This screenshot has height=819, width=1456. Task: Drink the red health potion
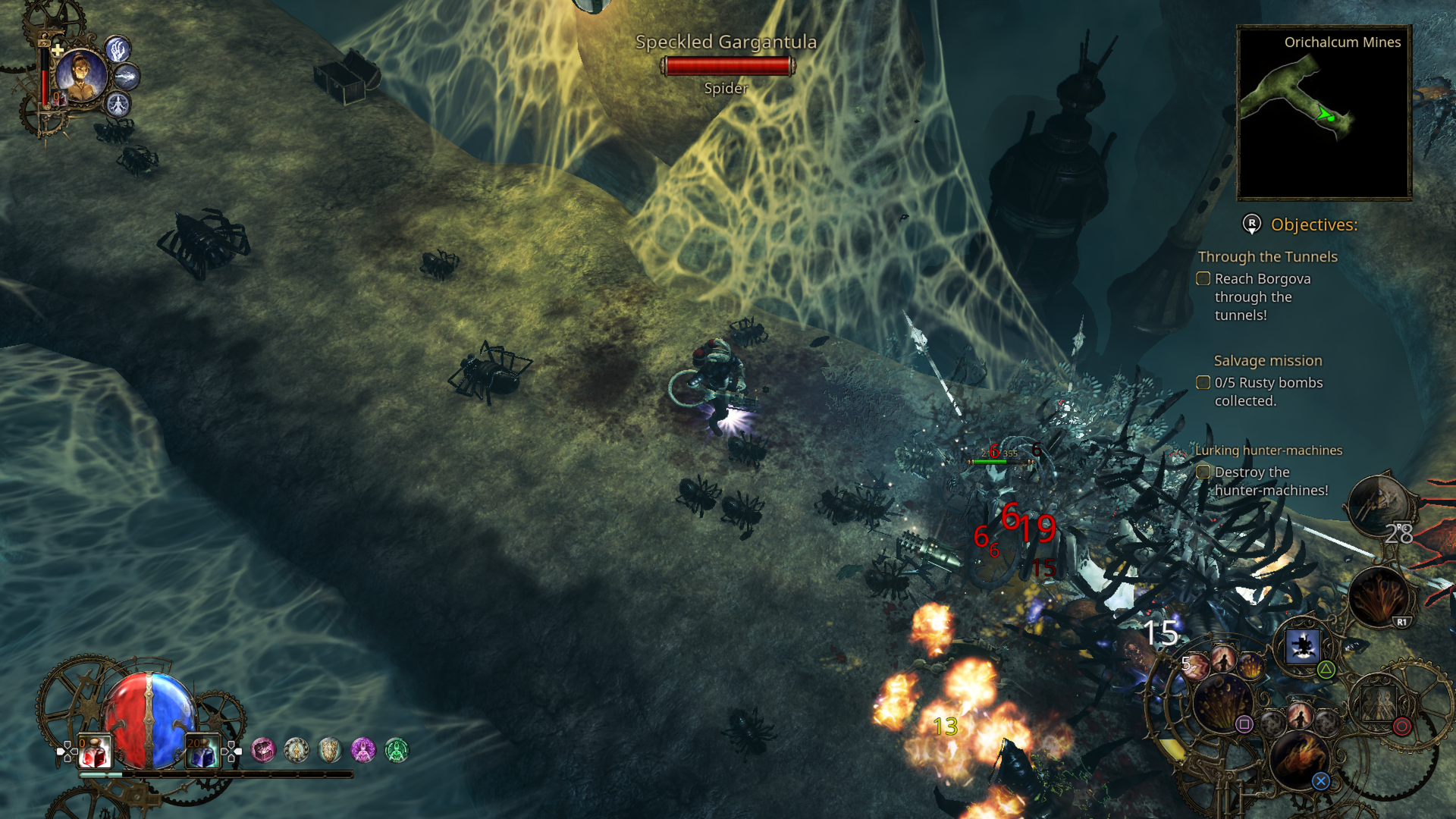tap(93, 752)
